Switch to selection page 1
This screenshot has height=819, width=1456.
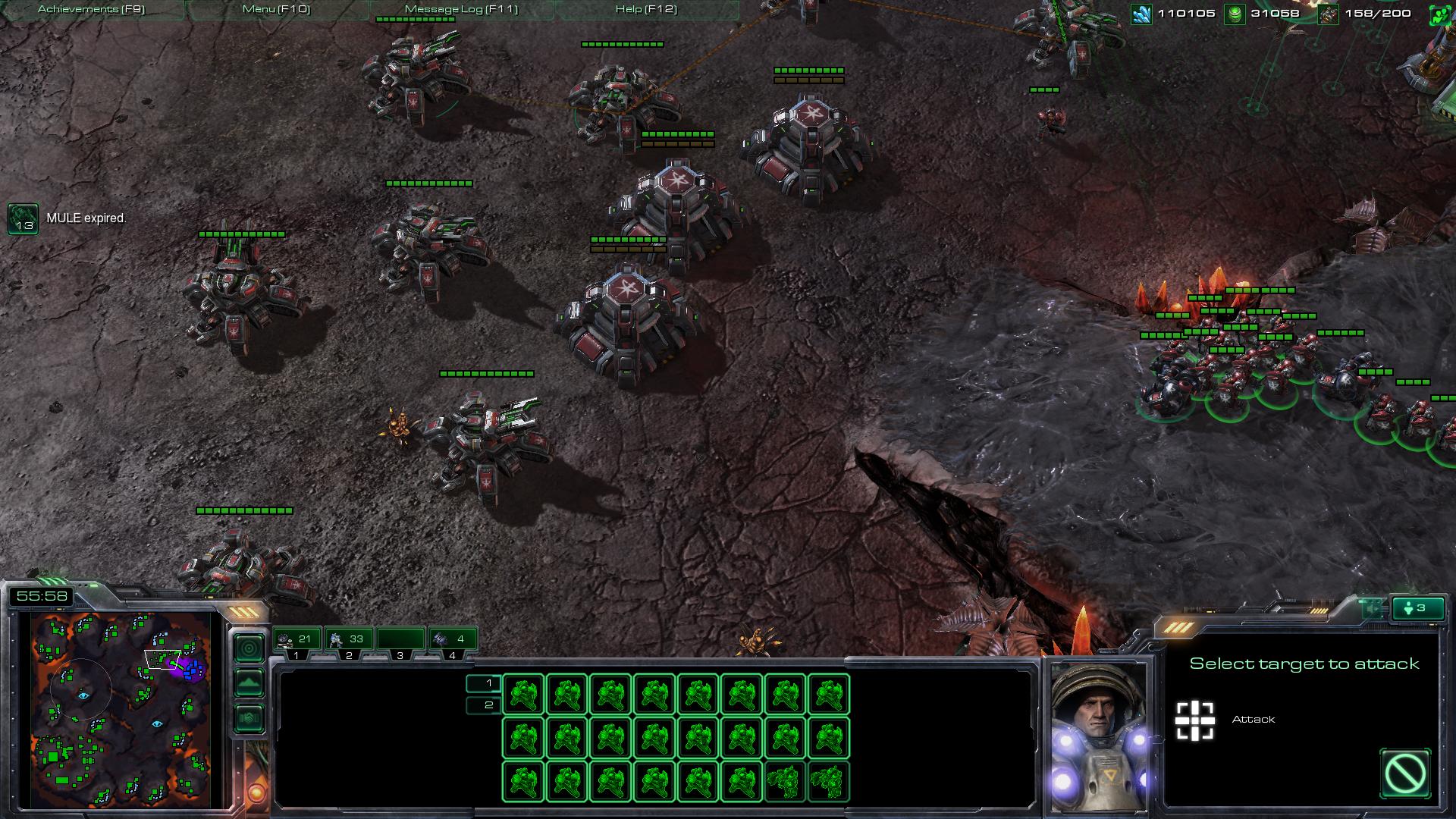pyautogui.click(x=485, y=683)
